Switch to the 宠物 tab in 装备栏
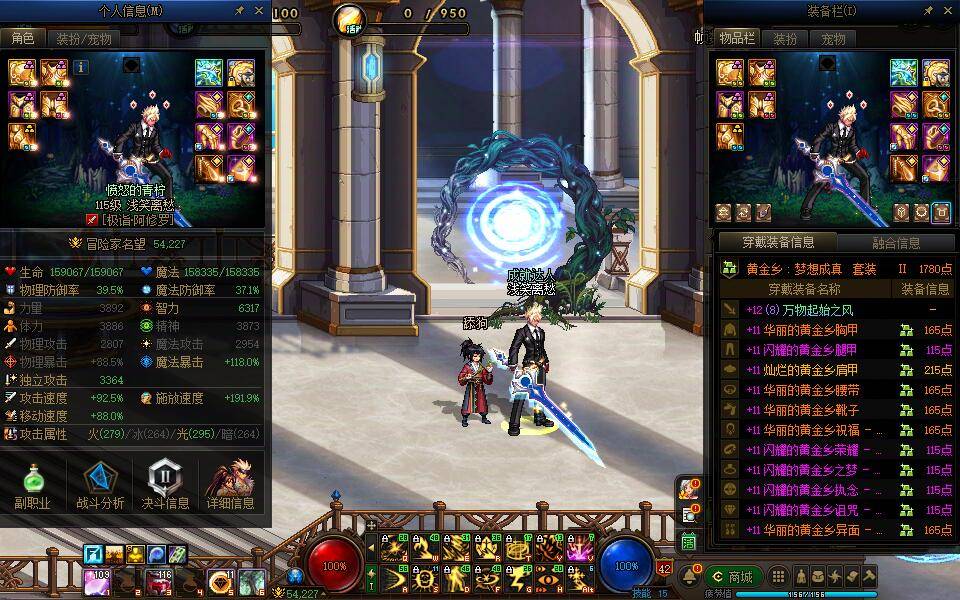The width and height of the screenshot is (960, 600). [833, 39]
